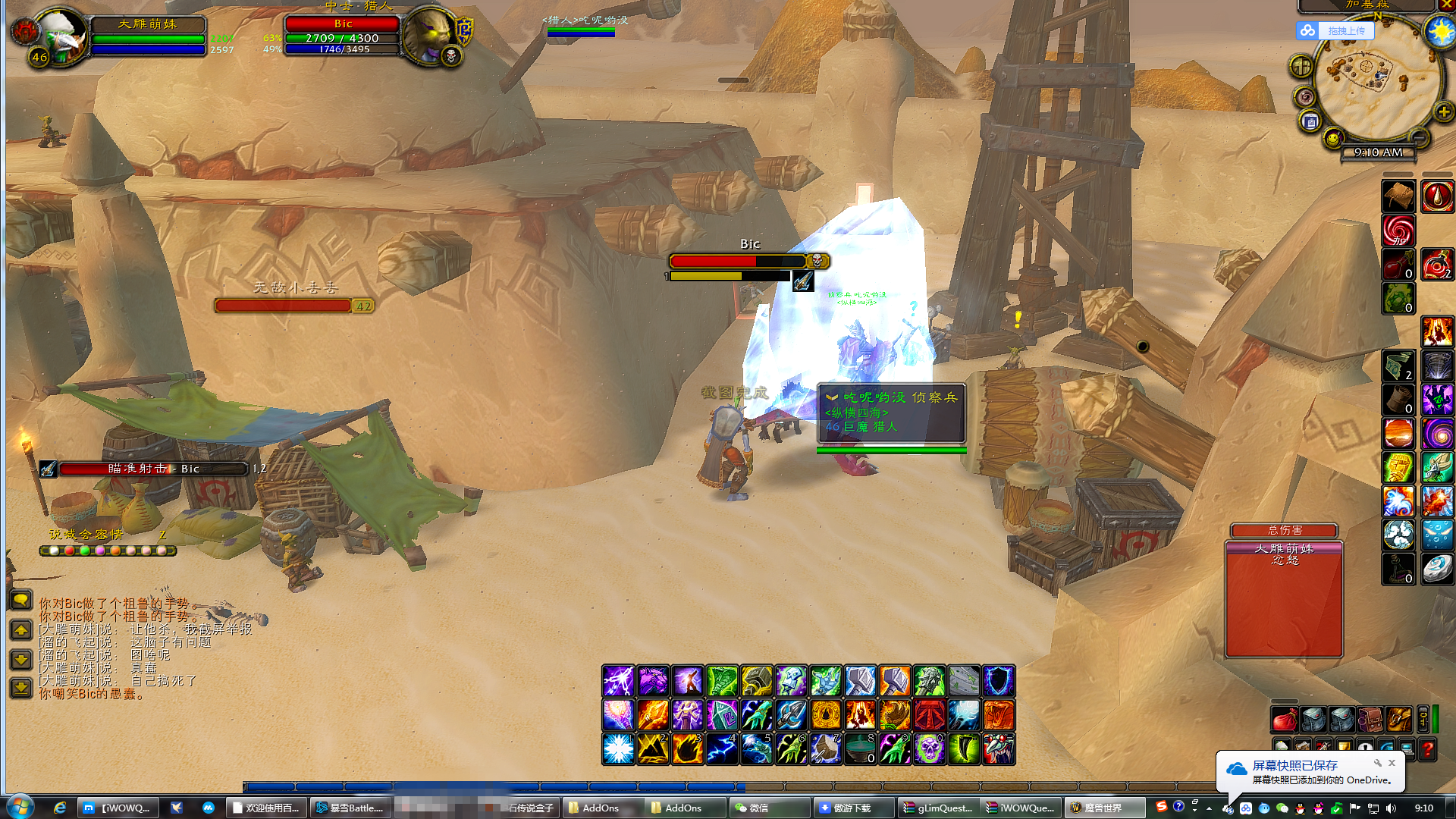Use the purple skull ability in slot 0
Viewport: 1456px width, 819px height.
pos(929,749)
